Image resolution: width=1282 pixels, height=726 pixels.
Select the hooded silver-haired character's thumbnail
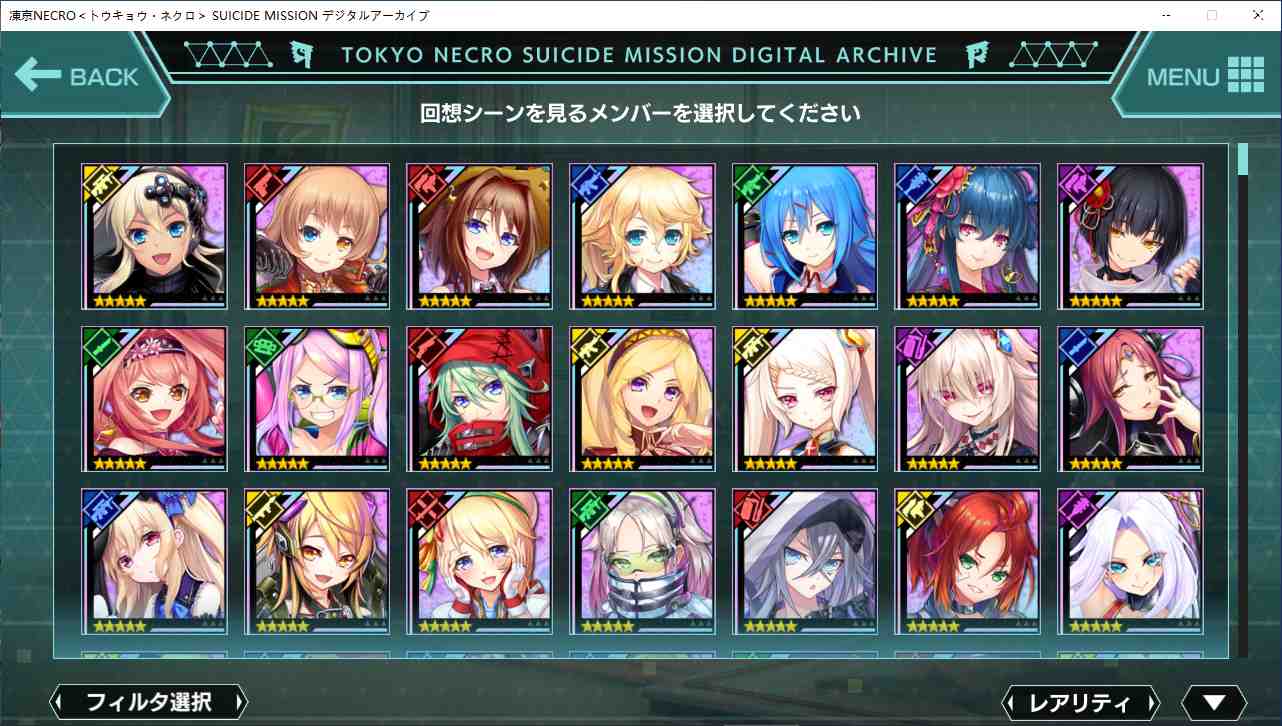[x=804, y=562]
